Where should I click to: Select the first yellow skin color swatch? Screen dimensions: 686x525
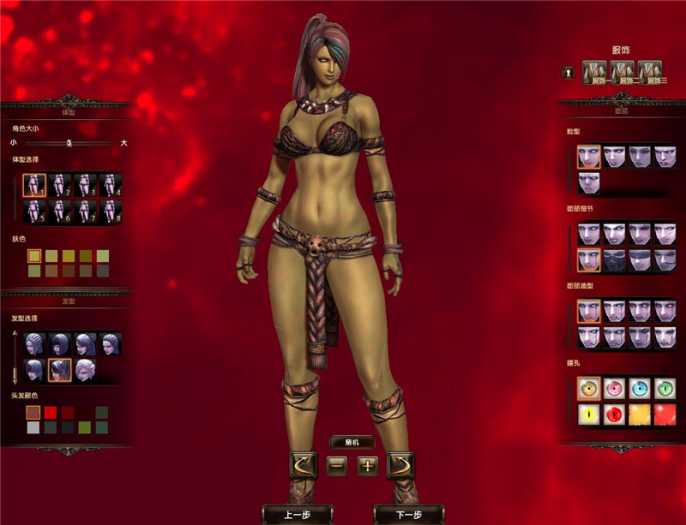(x=34, y=256)
